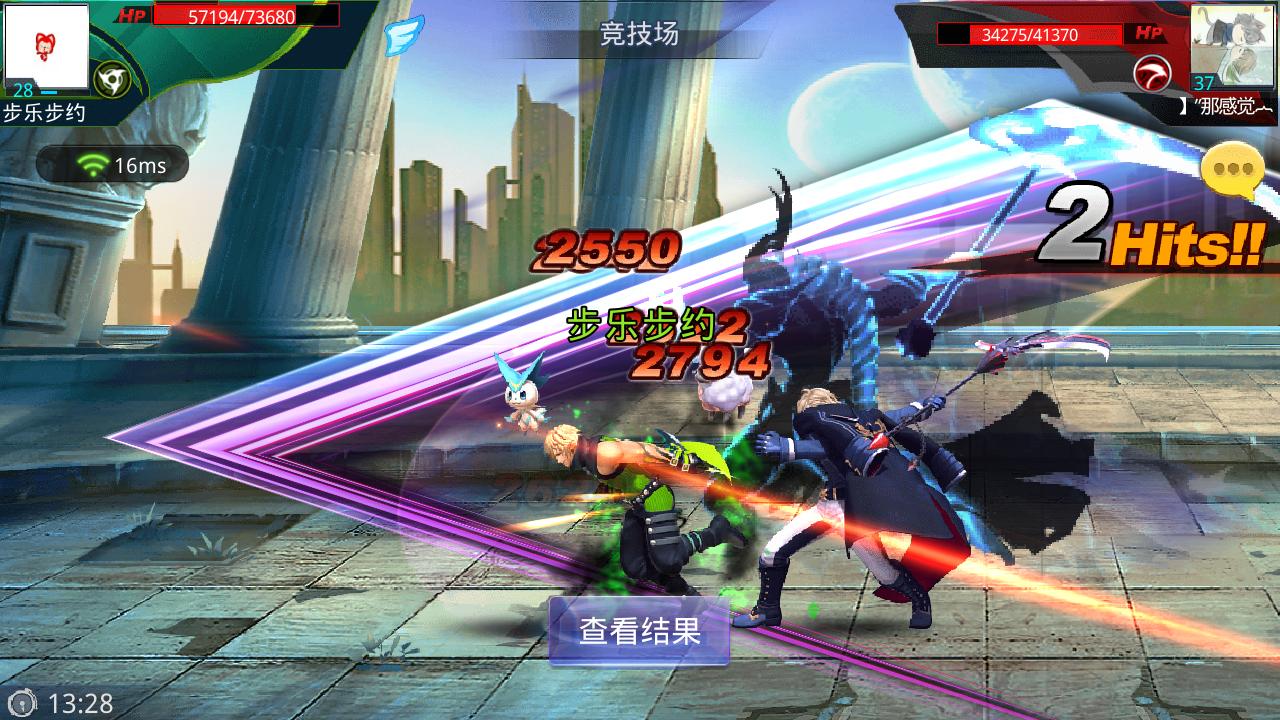Viewport: 1280px width, 720px height.
Task: Click the red scythe class emblem
Action: coord(1153,75)
